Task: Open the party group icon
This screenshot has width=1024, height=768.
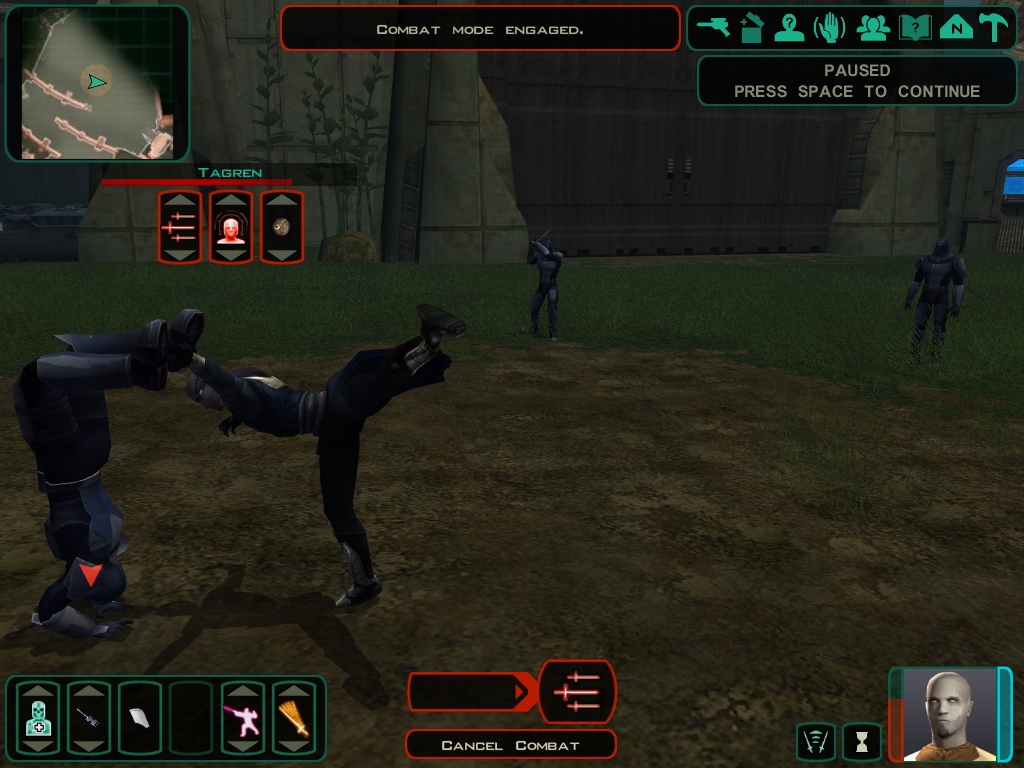Action: 873,27
